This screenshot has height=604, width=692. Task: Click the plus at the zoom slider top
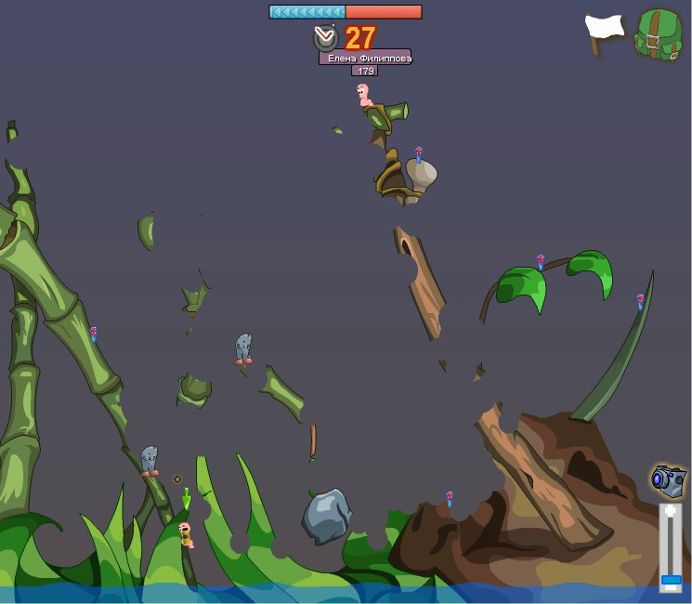coord(671,511)
